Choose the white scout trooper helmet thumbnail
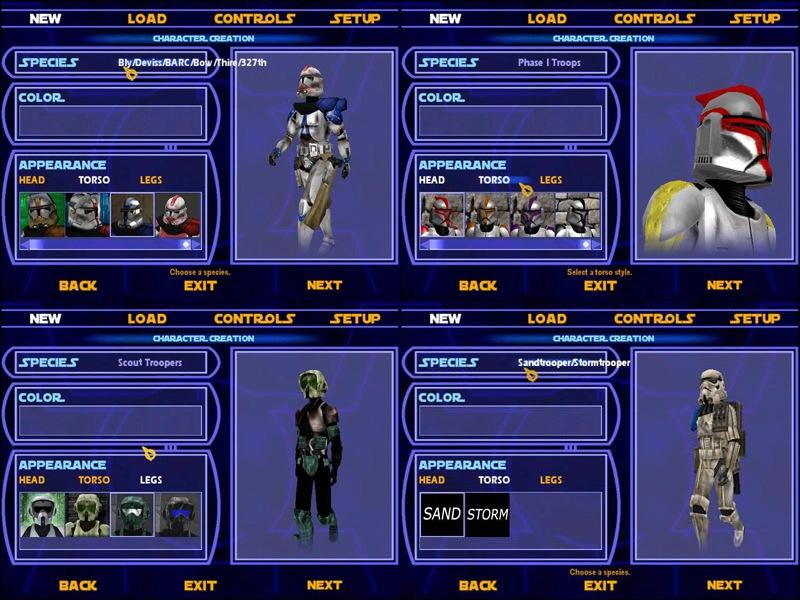Viewport: 800px width, 600px height. click(x=42, y=514)
